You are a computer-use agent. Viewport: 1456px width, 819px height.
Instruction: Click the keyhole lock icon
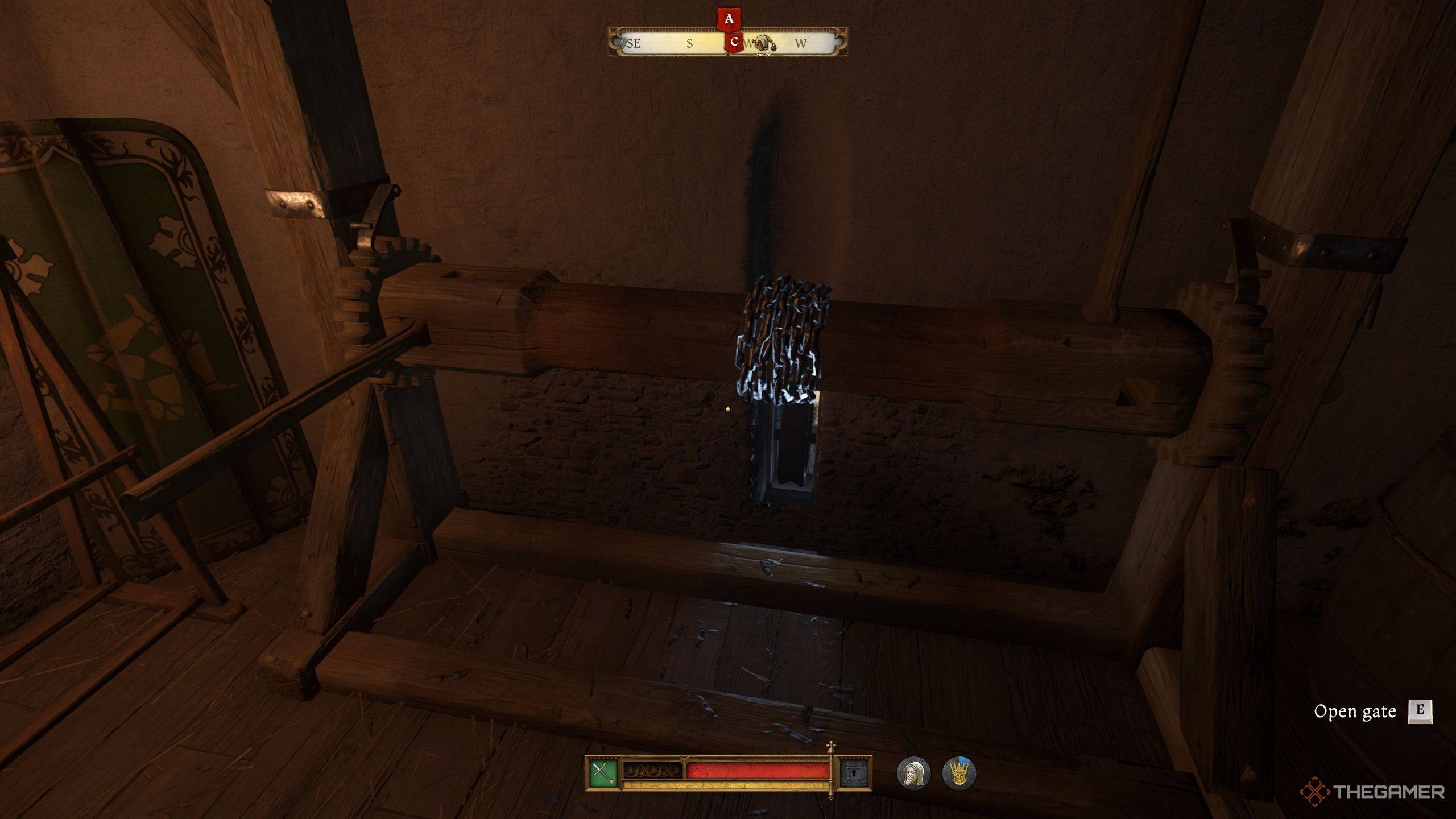tap(854, 772)
